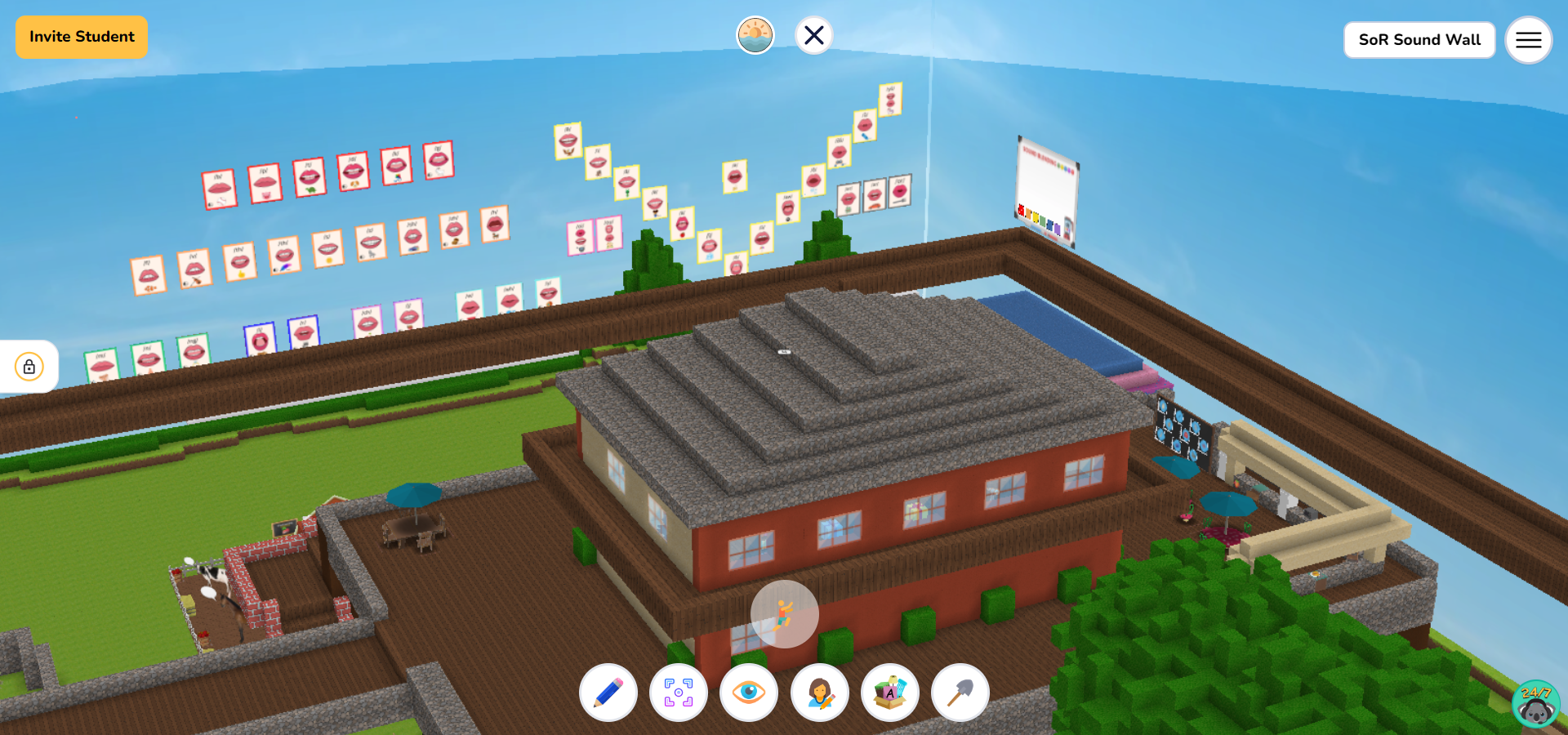Viewport: 1568px width, 735px height.
Task: Open the hamburger menu top right
Action: [1528, 40]
